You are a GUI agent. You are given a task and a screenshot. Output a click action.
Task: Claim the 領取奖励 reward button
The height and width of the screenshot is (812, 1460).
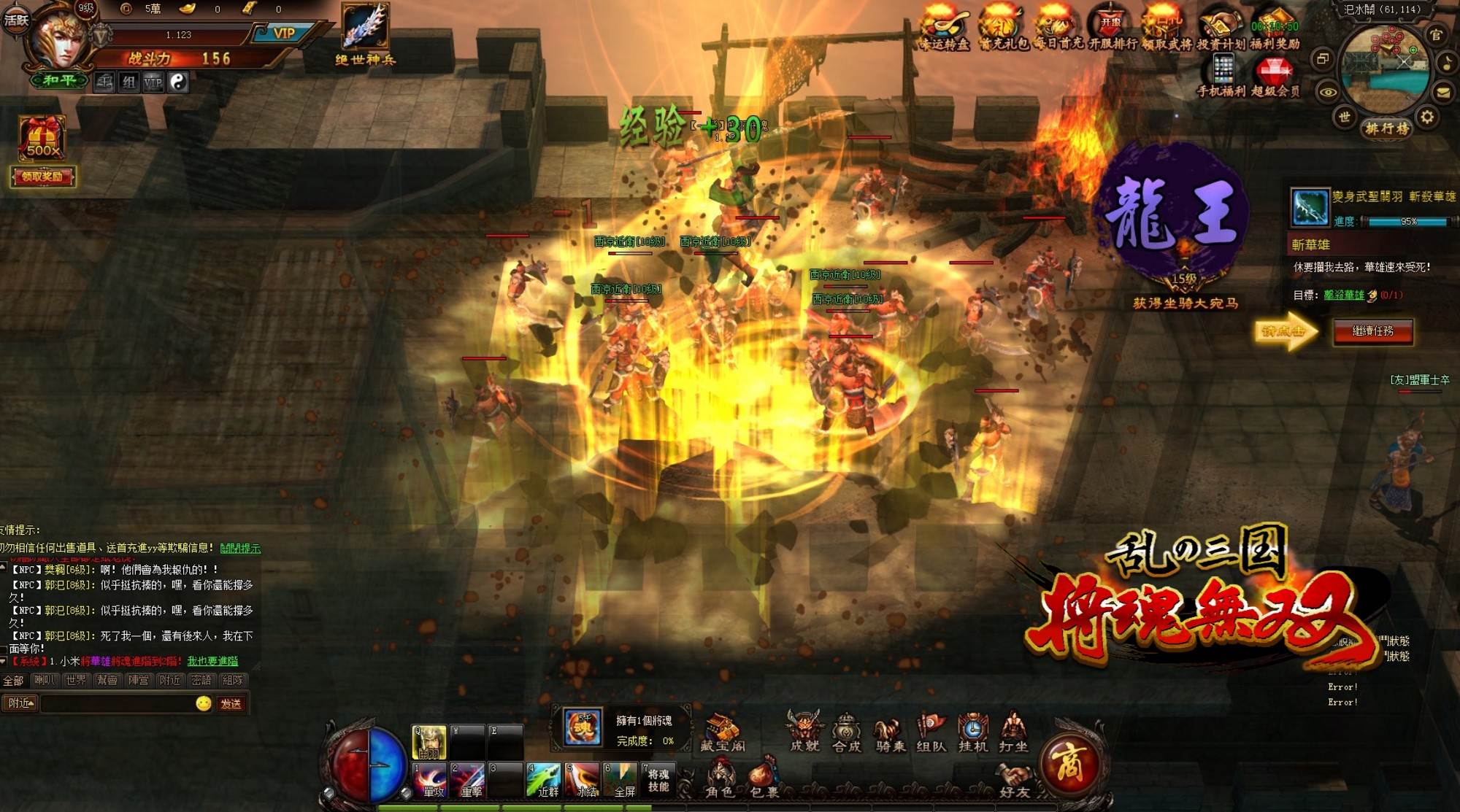tap(42, 177)
